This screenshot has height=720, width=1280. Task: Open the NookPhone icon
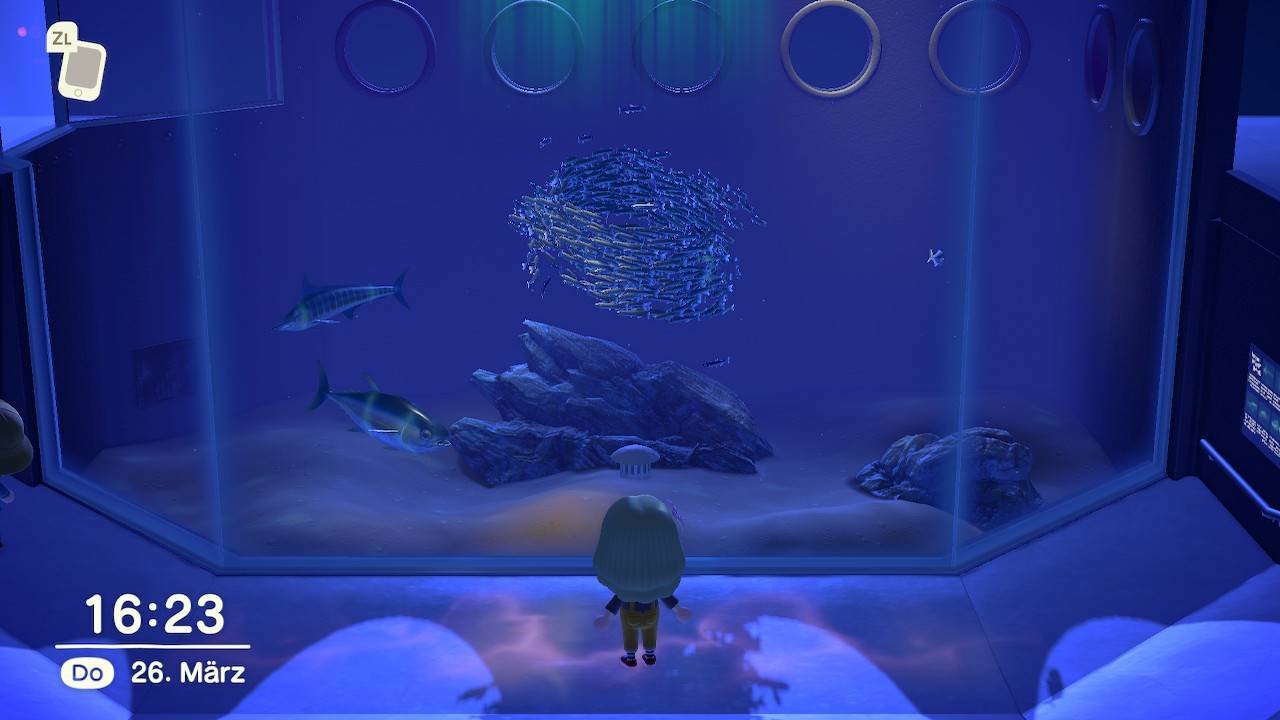point(81,69)
